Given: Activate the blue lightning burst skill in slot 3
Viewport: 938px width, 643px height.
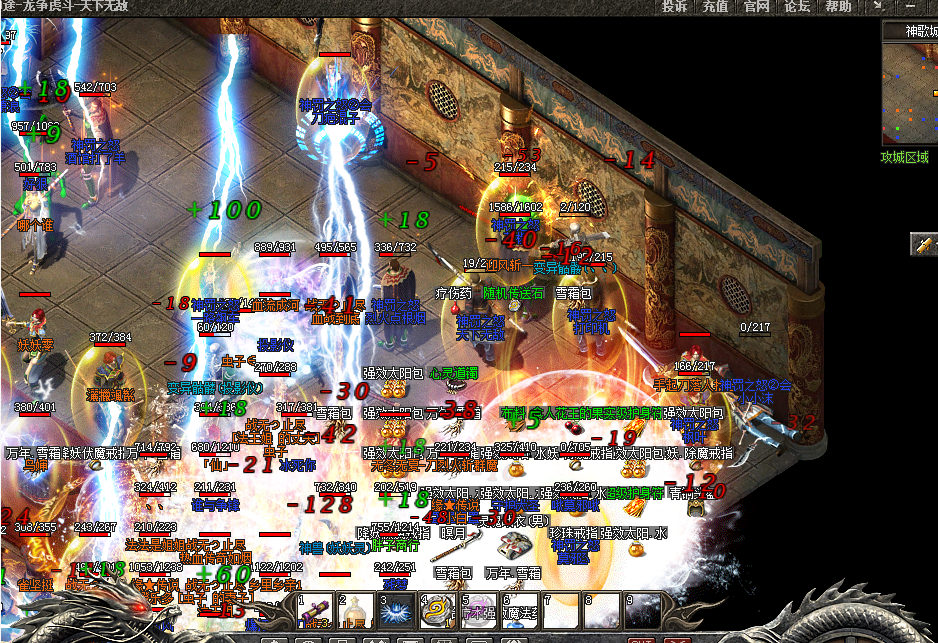Looking at the screenshot, I should [x=398, y=612].
